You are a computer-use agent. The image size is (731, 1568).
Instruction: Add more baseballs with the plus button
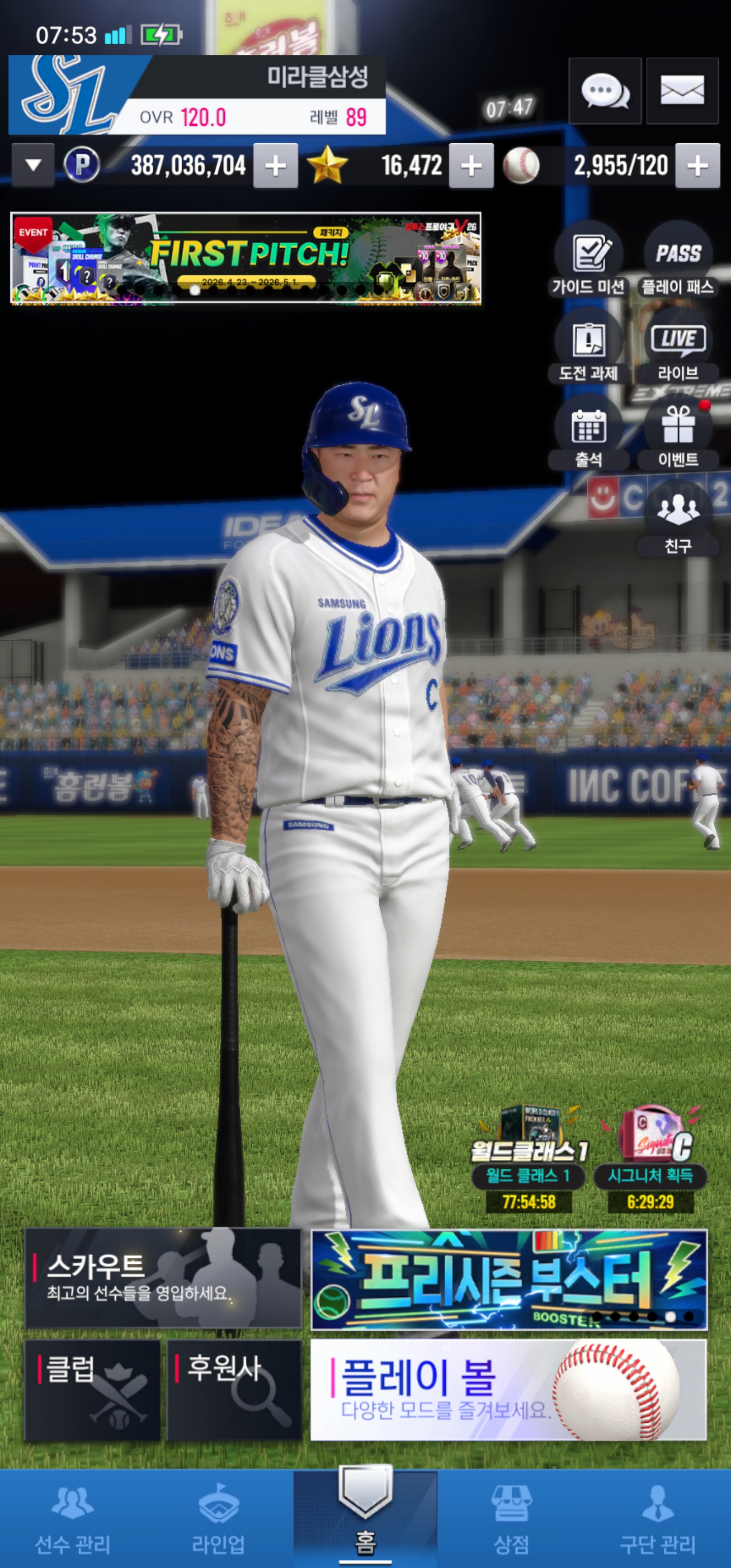[x=697, y=166]
